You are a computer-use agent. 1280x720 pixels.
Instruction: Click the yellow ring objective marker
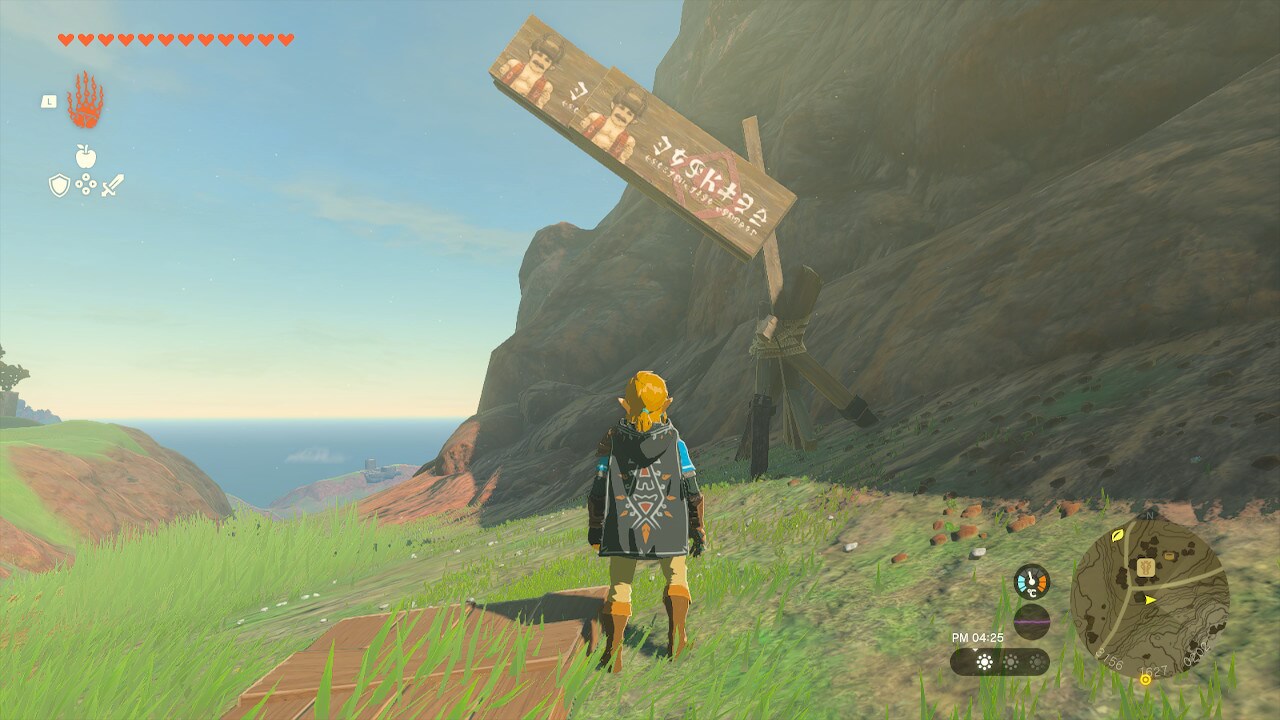[1145, 679]
